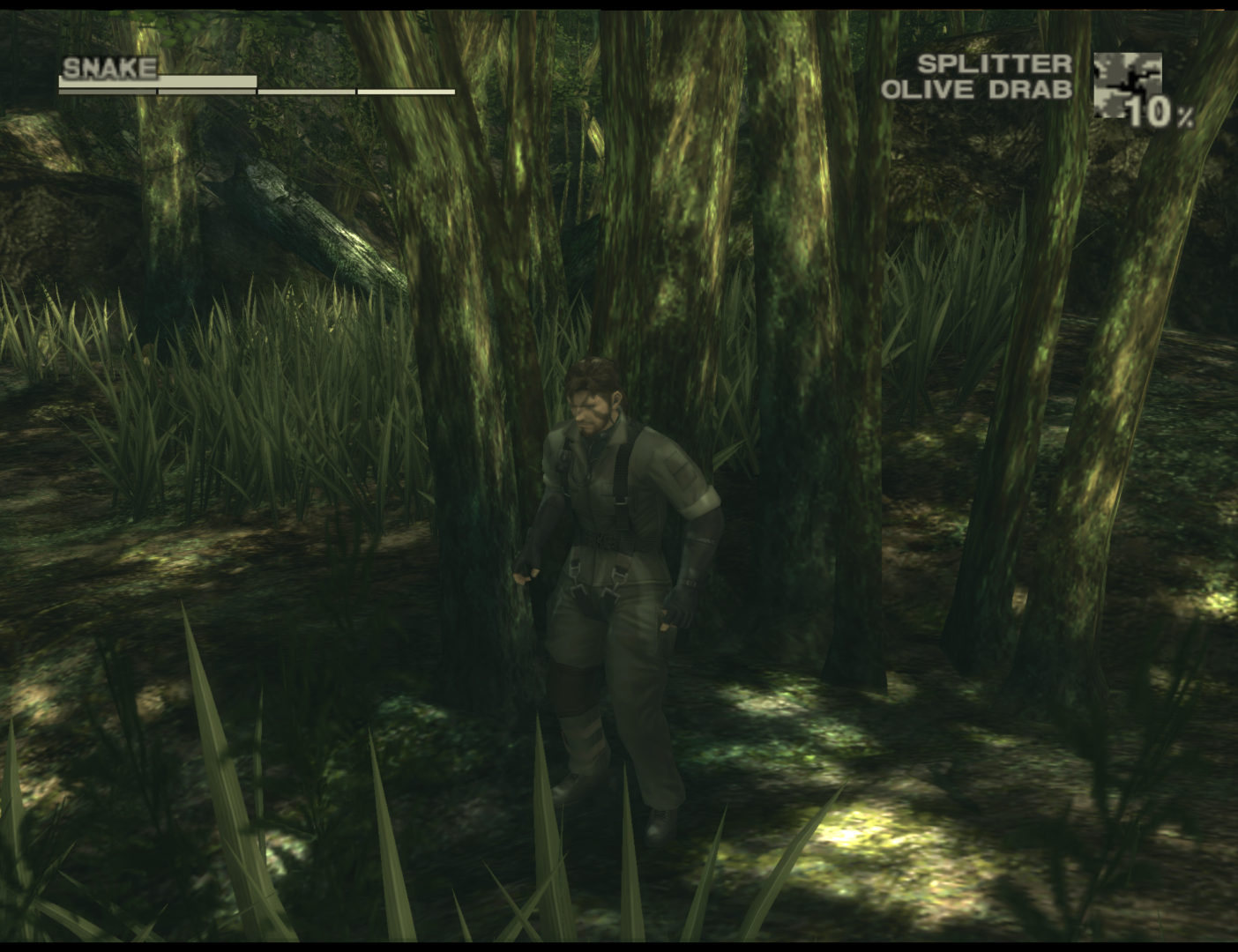Select the Splitter camouflage pattern icon
Screen dimensions: 1238x952
[1126, 85]
